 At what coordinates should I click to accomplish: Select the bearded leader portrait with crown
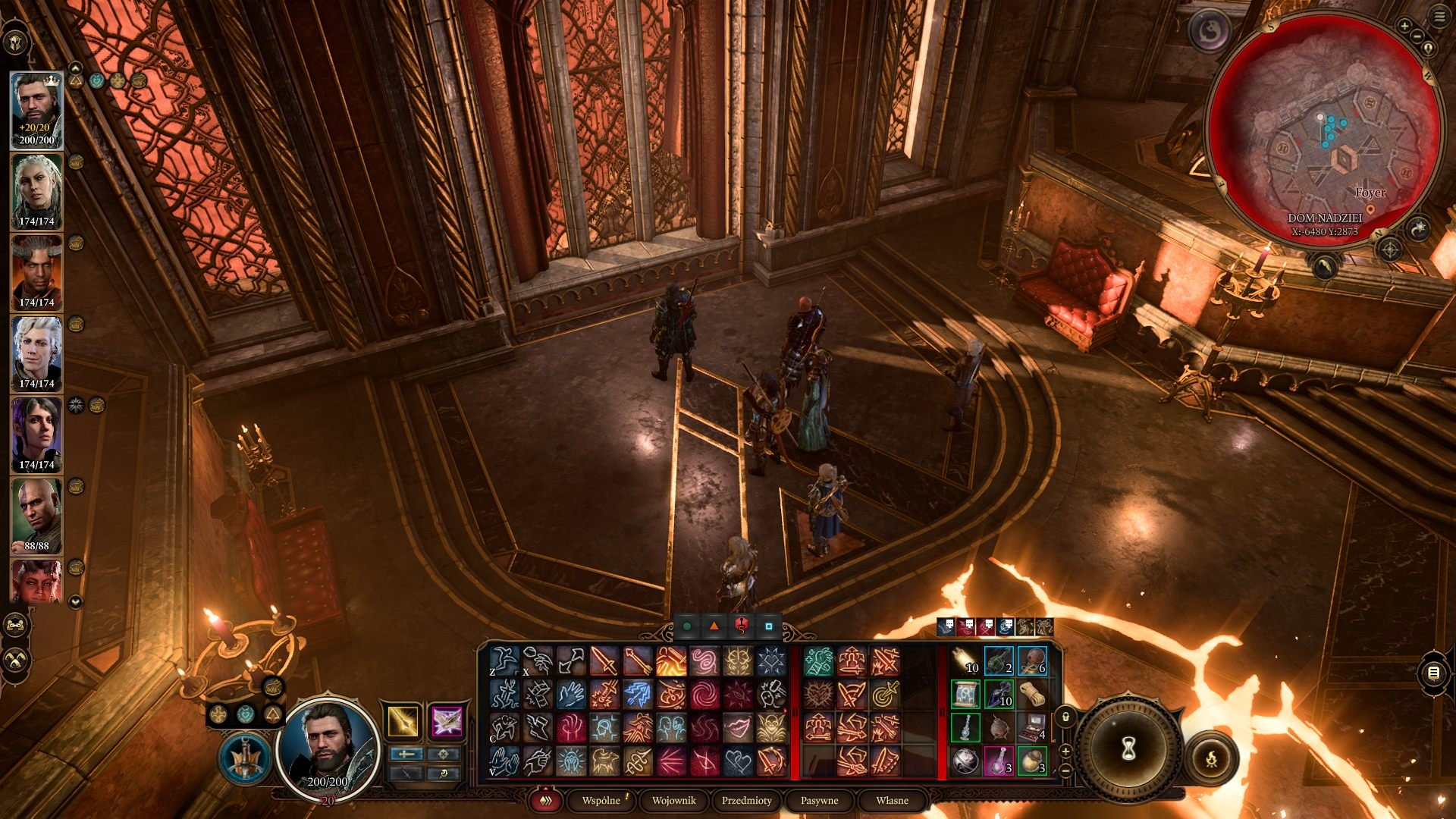point(36,110)
